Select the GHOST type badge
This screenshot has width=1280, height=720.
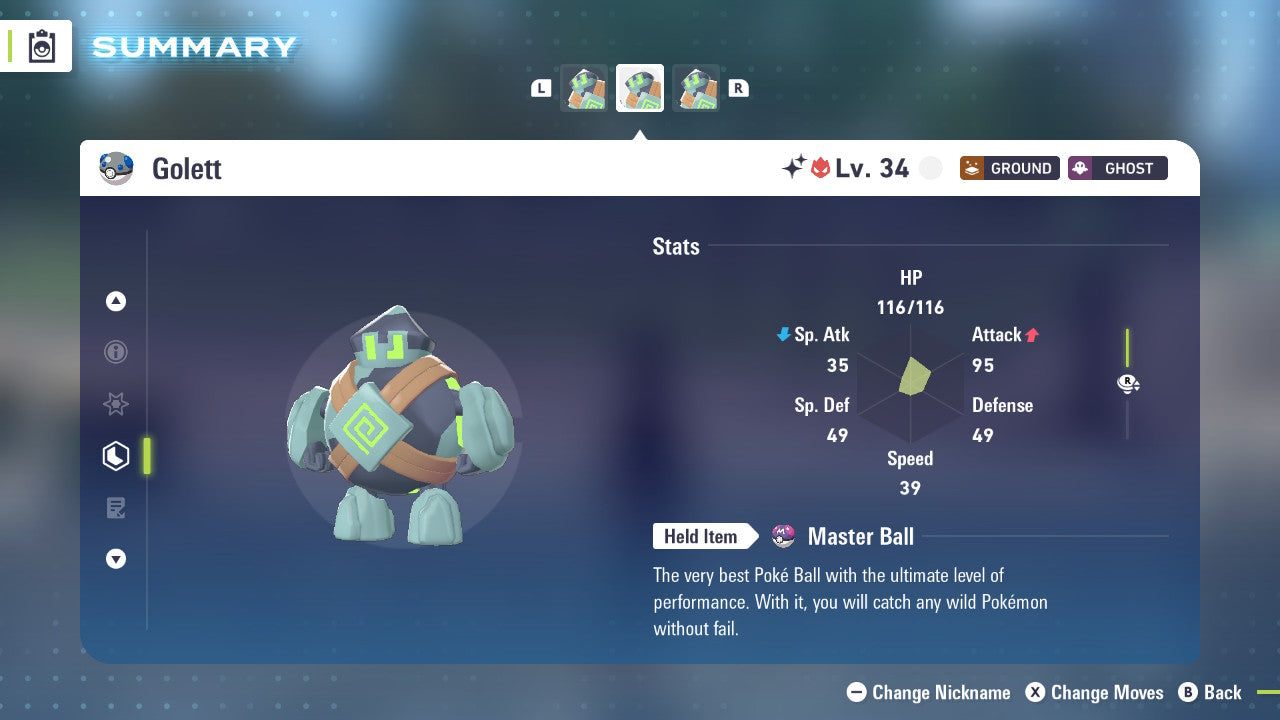[x=1117, y=168]
